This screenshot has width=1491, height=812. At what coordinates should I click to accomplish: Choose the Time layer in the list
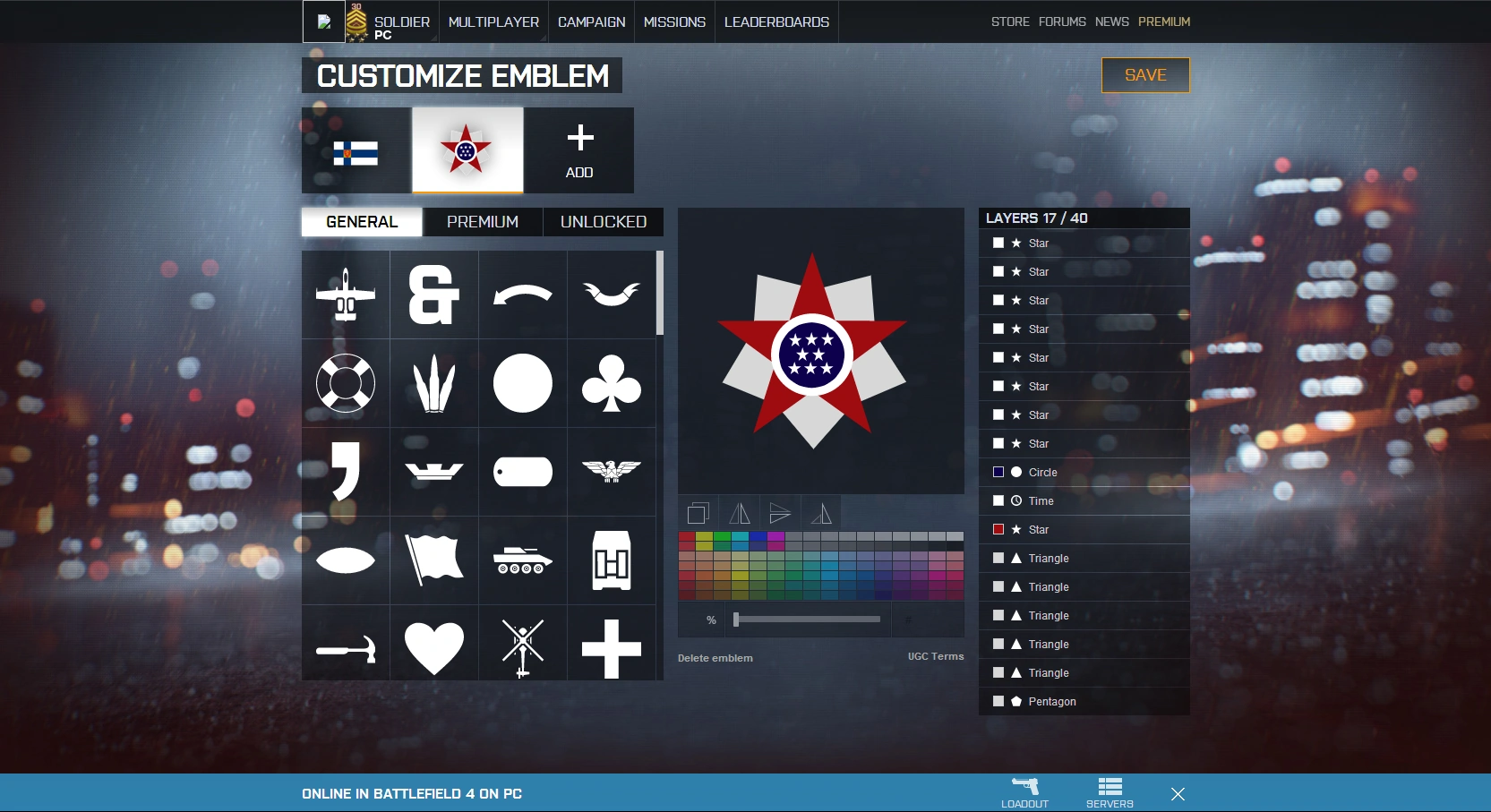click(x=1041, y=501)
